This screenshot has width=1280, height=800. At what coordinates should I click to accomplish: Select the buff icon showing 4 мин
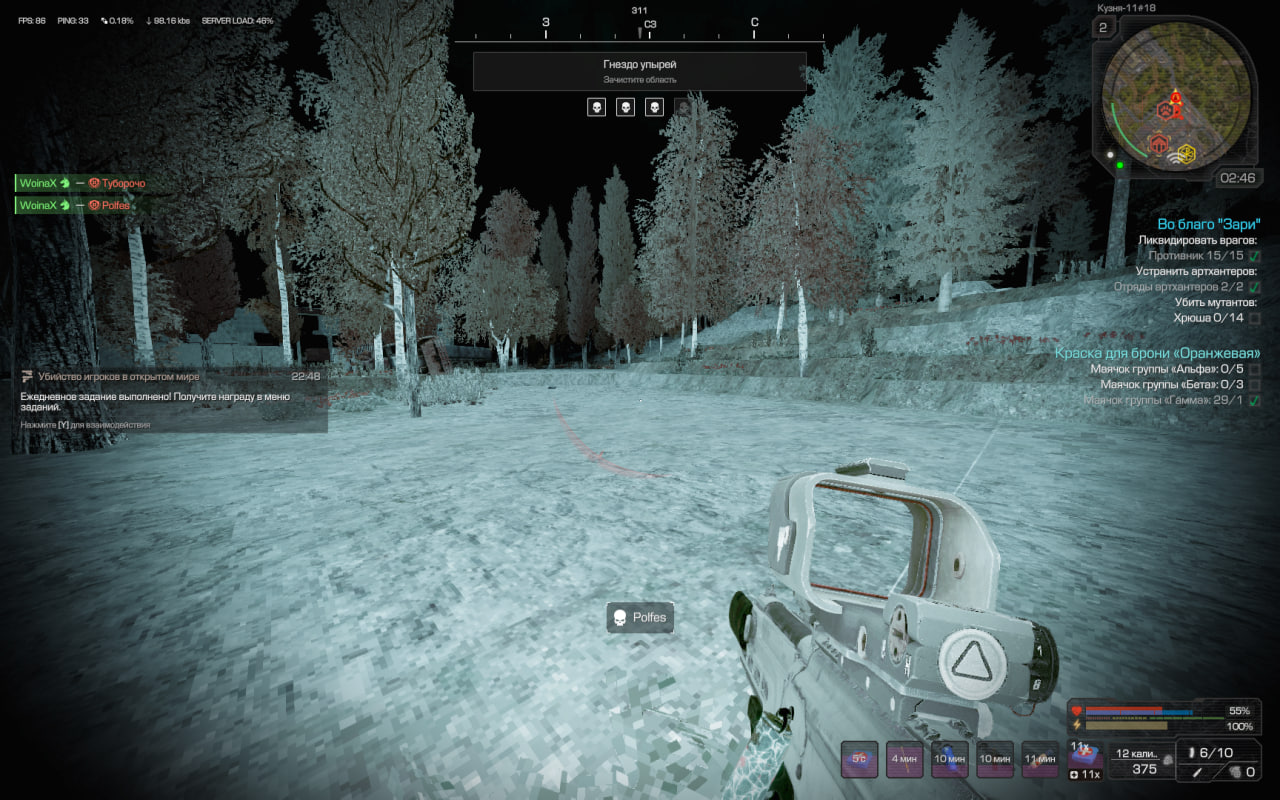pos(904,759)
